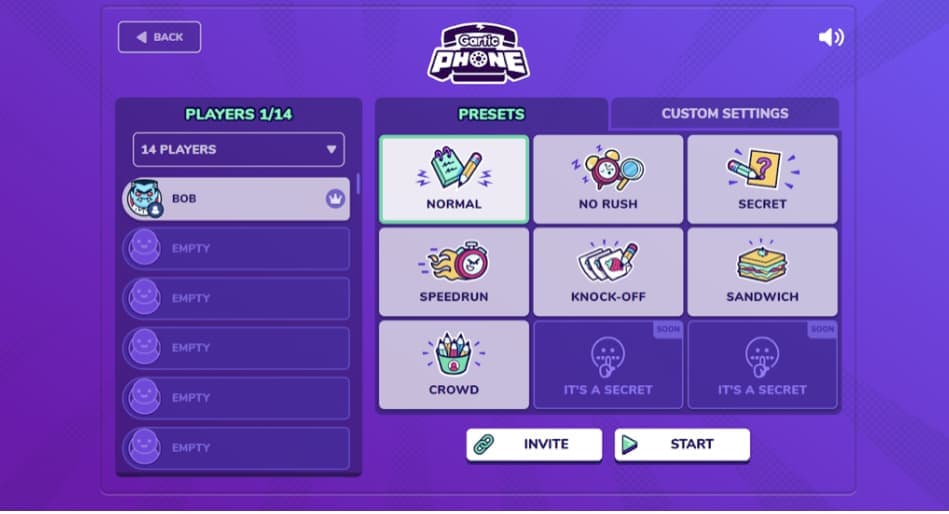
Task: Go back using the Back button
Action: pyautogui.click(x=159, y=37)
